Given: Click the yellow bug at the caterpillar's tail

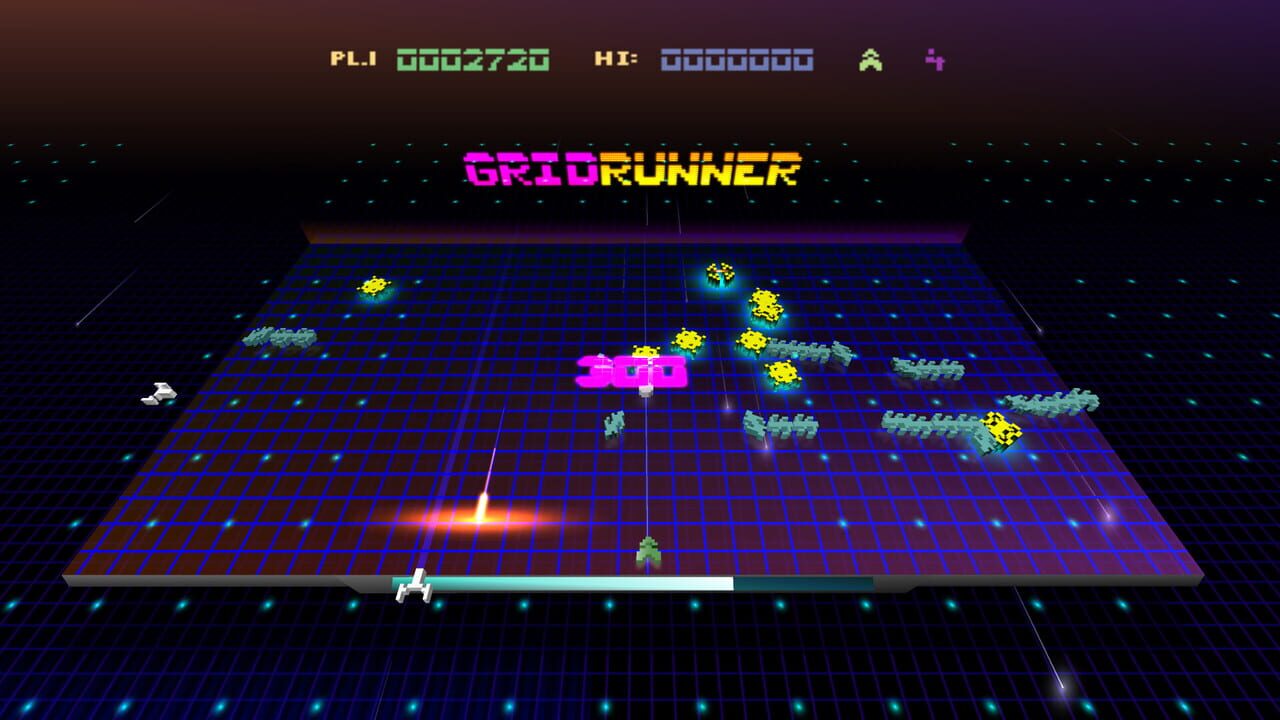Looking at the screenshot, I should point(1003,430).
